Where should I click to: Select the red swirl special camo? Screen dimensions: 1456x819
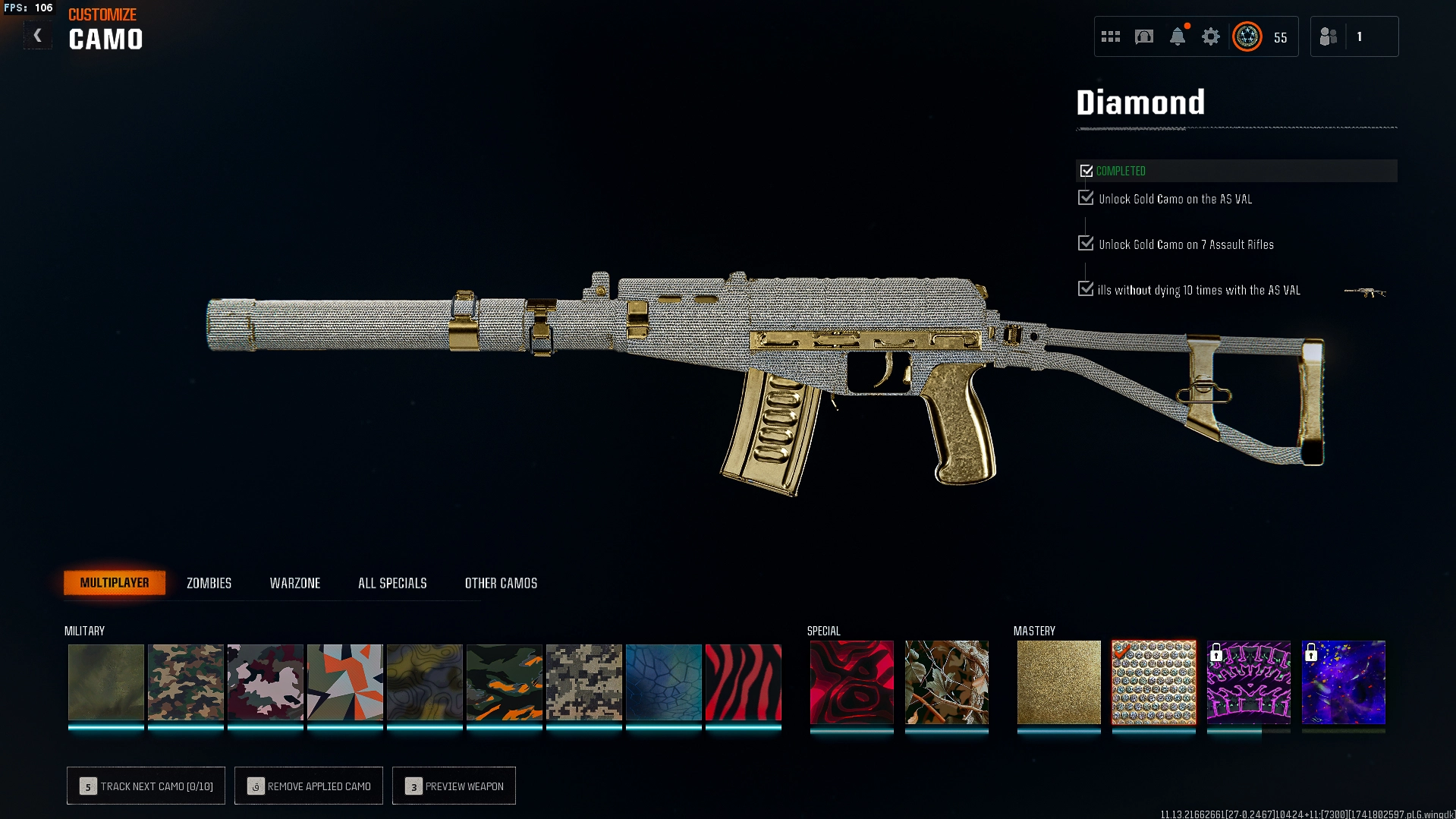click(851, 682)
